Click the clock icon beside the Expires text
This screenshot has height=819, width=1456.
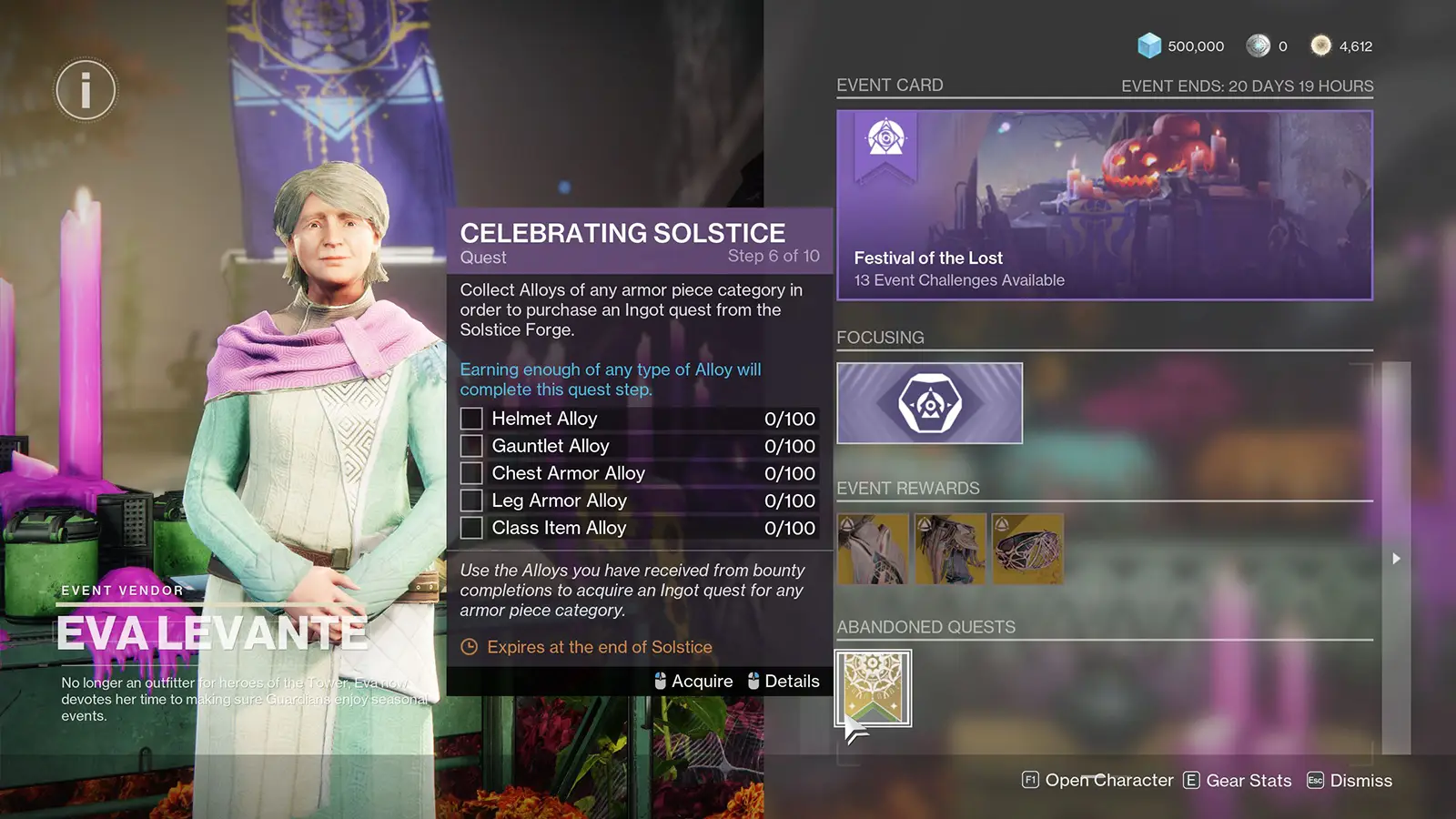pos(468,647)
